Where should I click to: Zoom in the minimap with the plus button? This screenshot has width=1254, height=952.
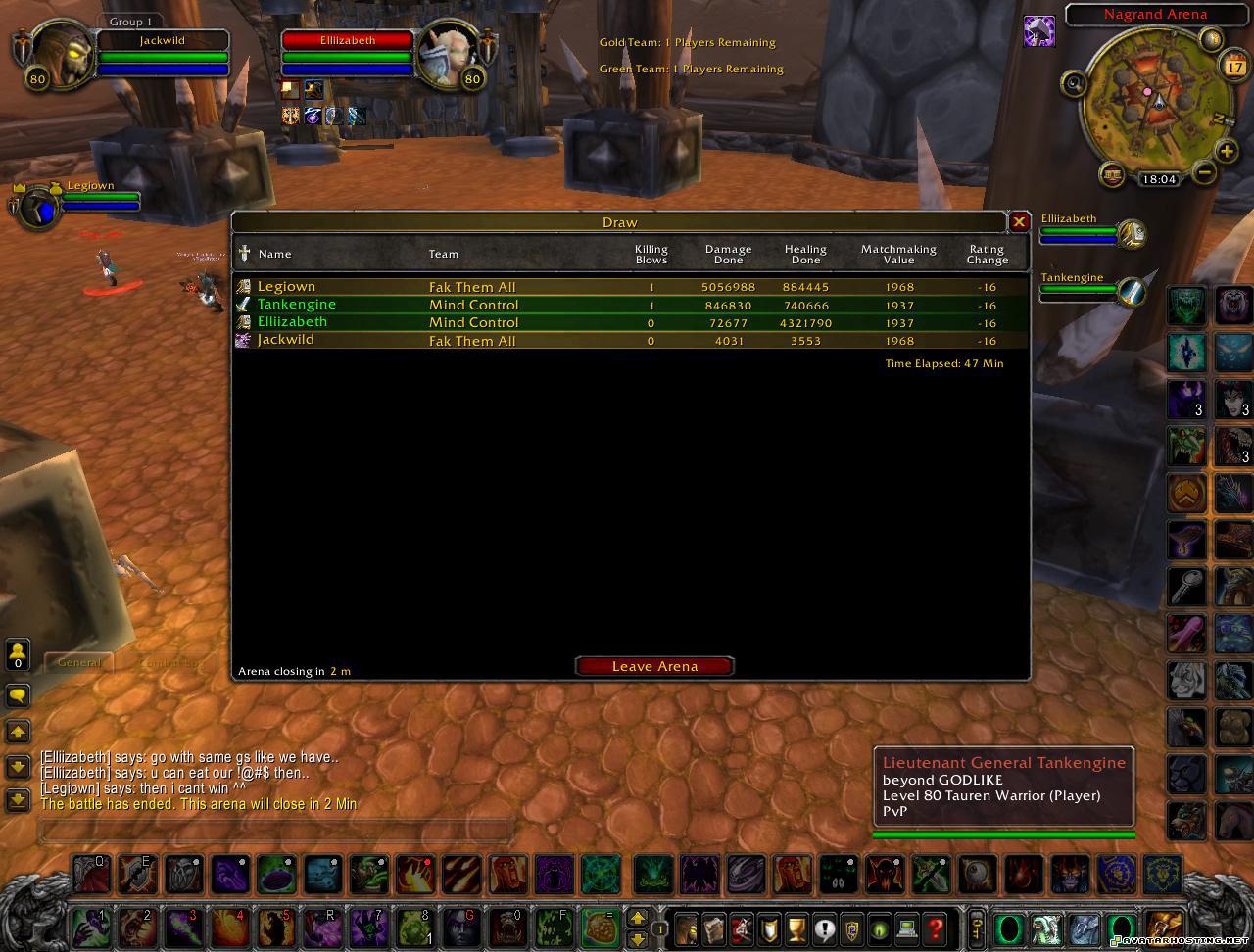click(x=1226, y=153)
